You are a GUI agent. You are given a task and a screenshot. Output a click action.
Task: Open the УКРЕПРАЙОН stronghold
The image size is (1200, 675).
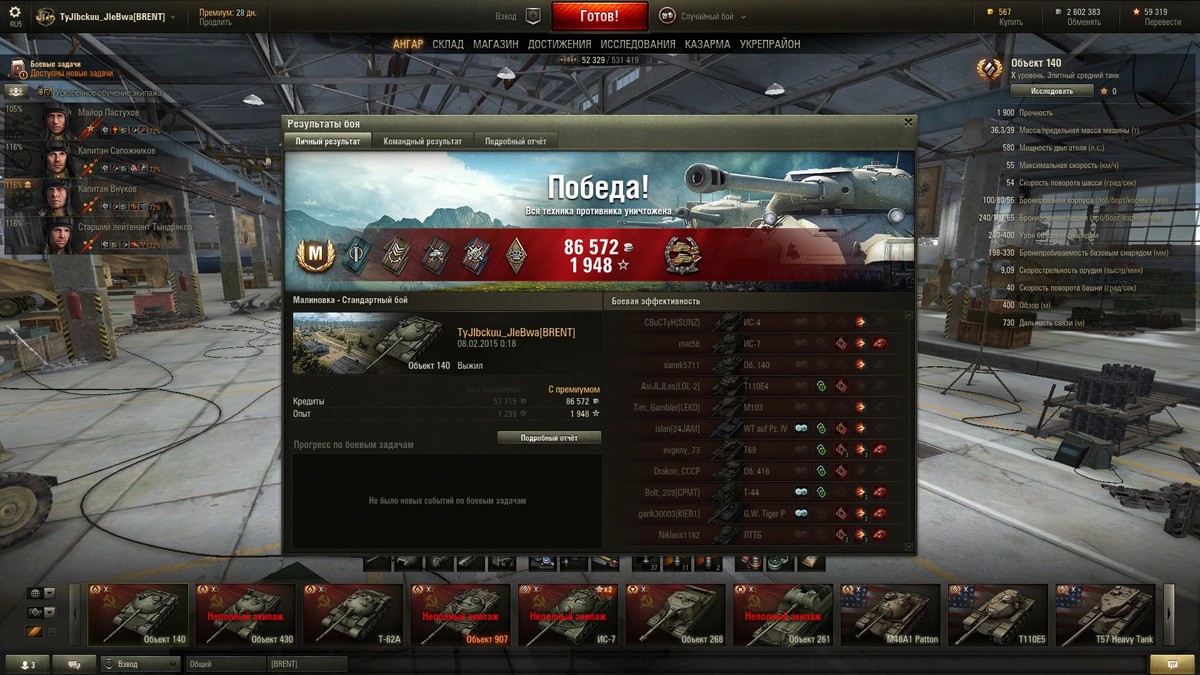[x=770, y=44]
